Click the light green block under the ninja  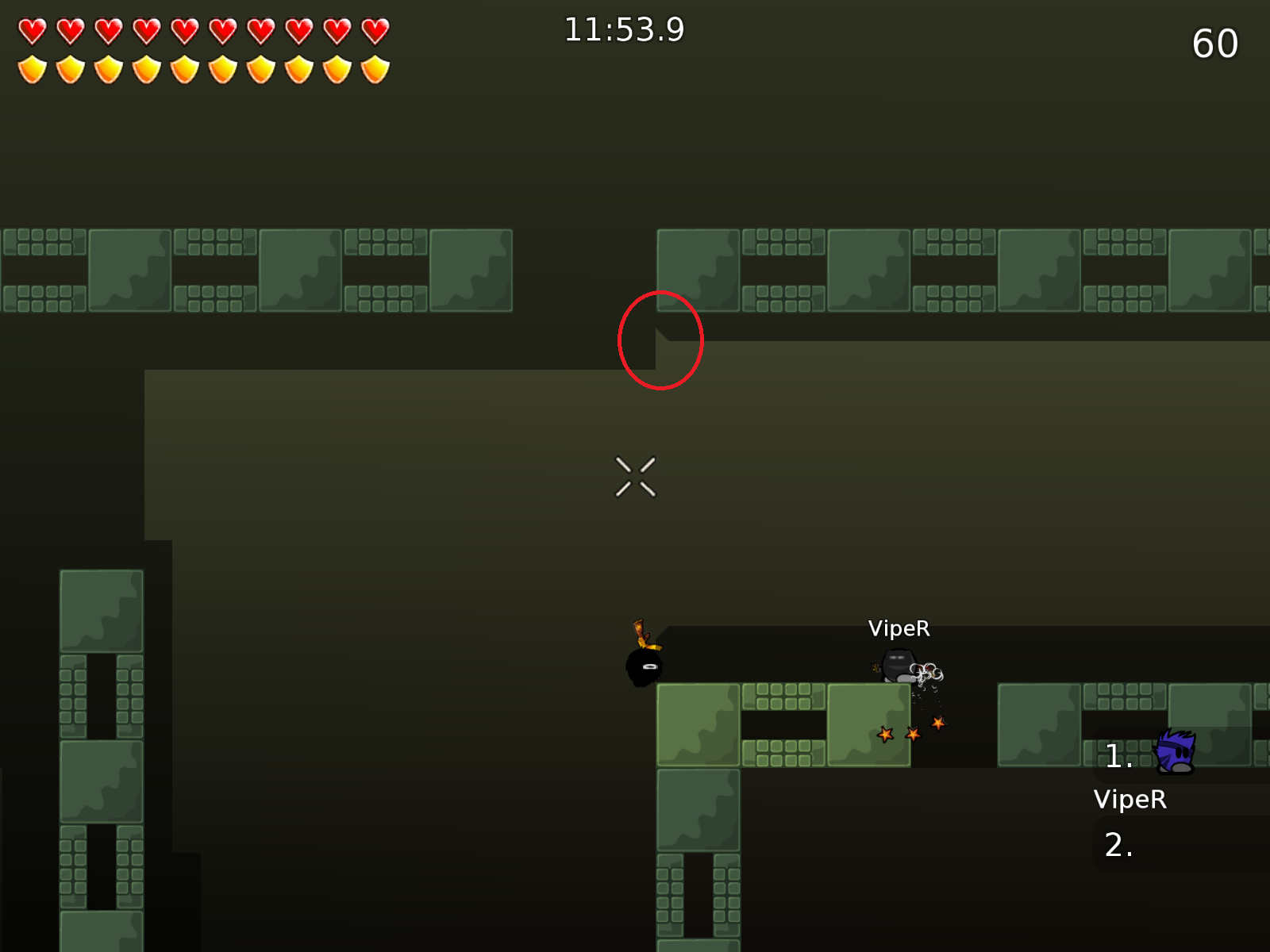tap(698, 726)
